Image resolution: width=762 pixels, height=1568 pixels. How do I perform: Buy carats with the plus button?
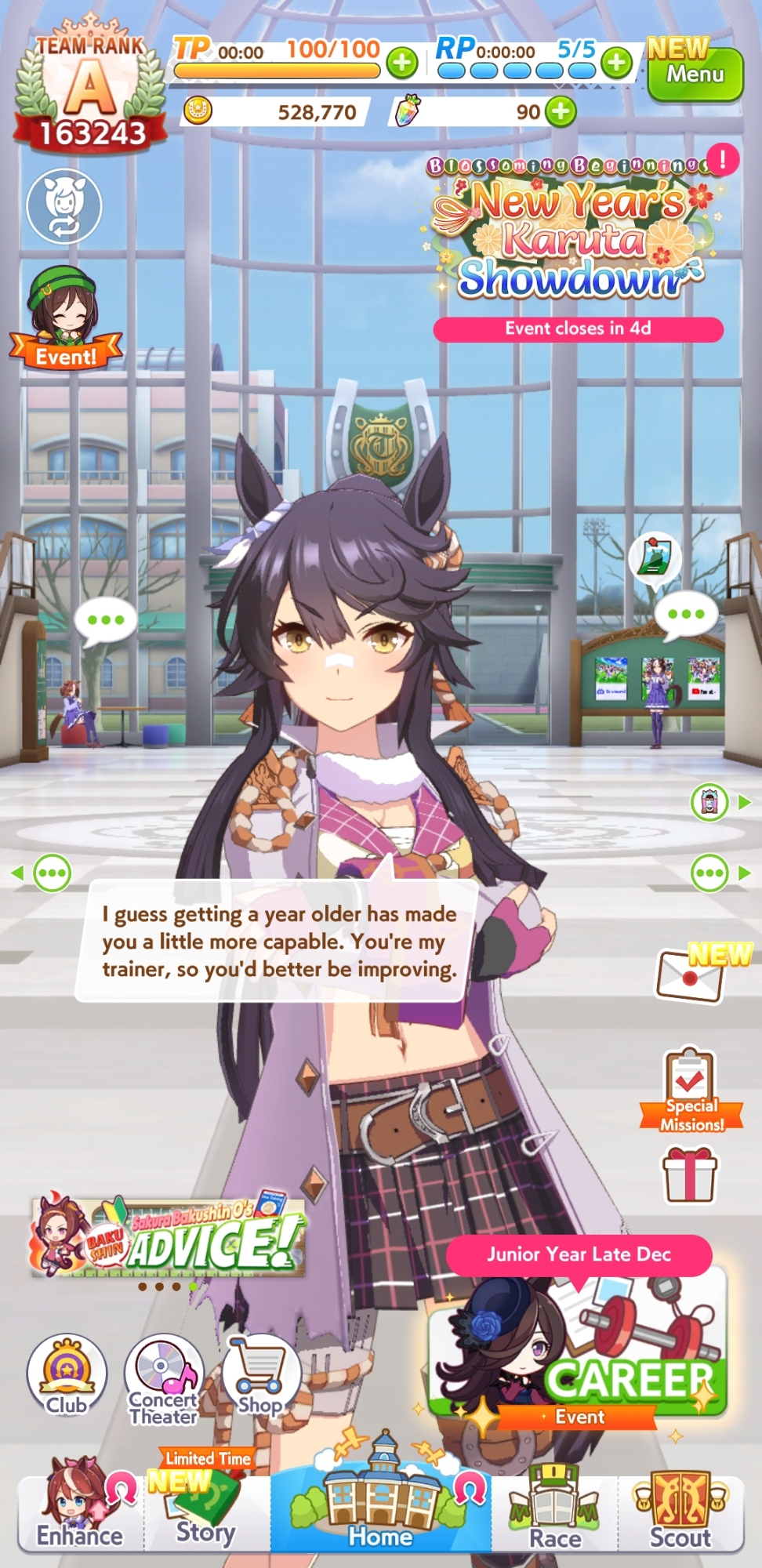(561, 111)
